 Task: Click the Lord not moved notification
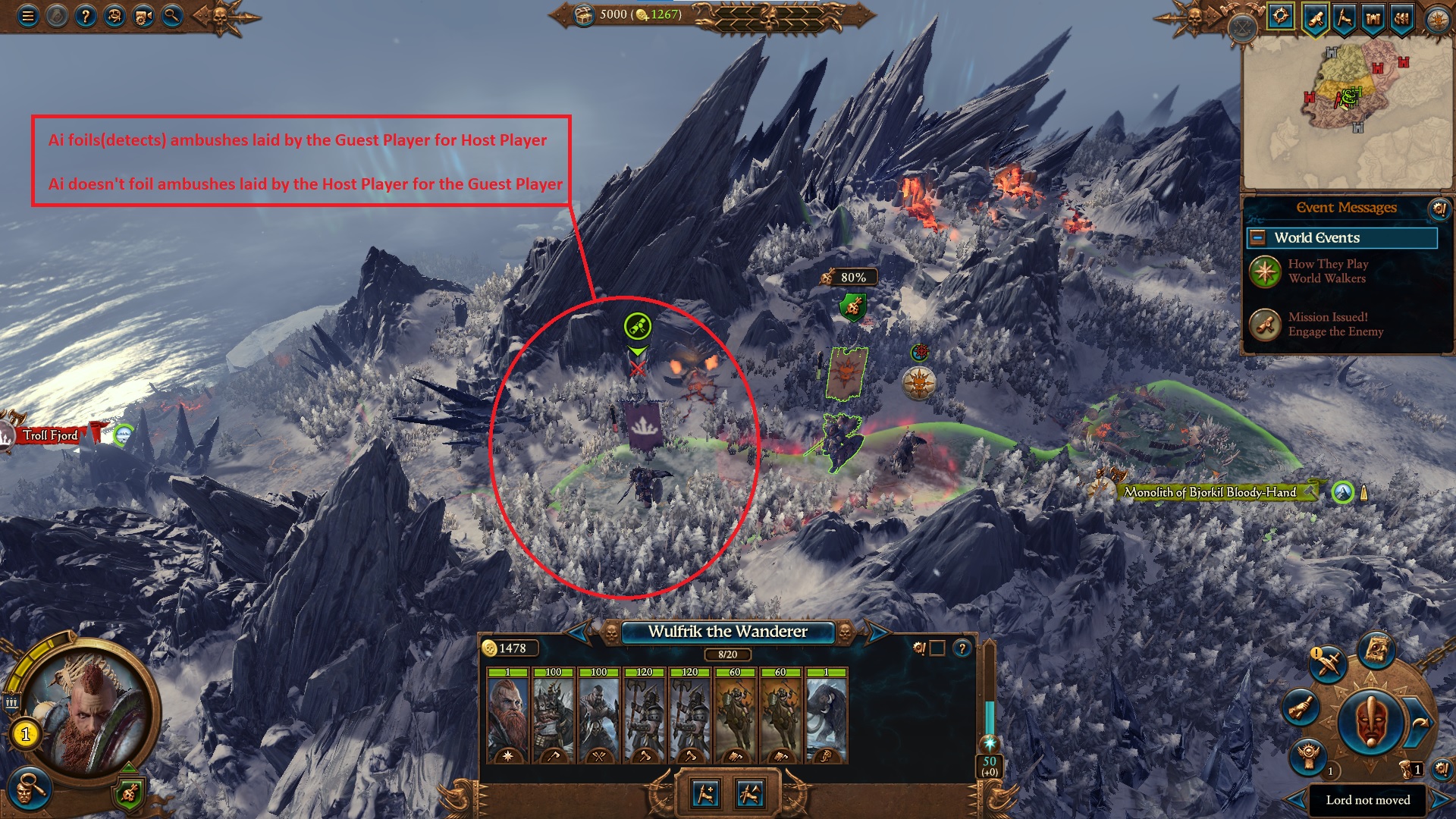(x=1367, y=800)
